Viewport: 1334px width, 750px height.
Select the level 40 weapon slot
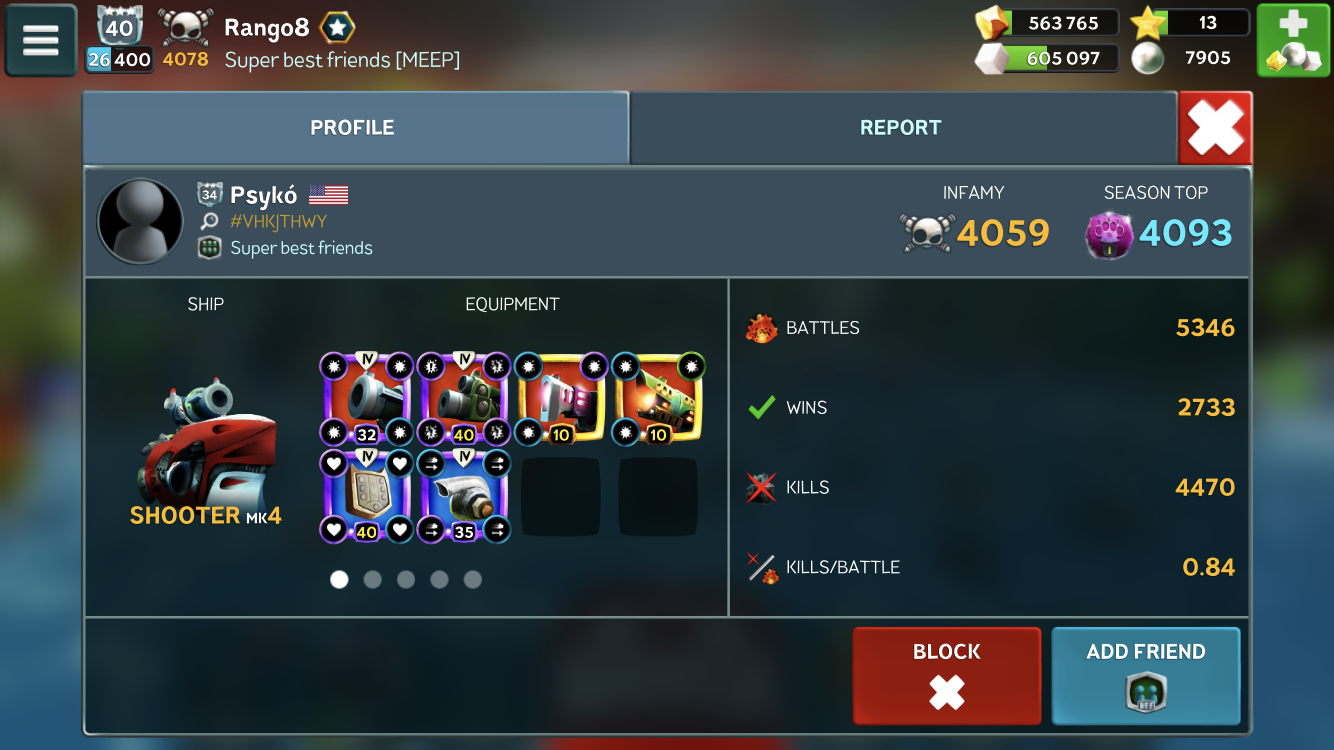(463, 398)
